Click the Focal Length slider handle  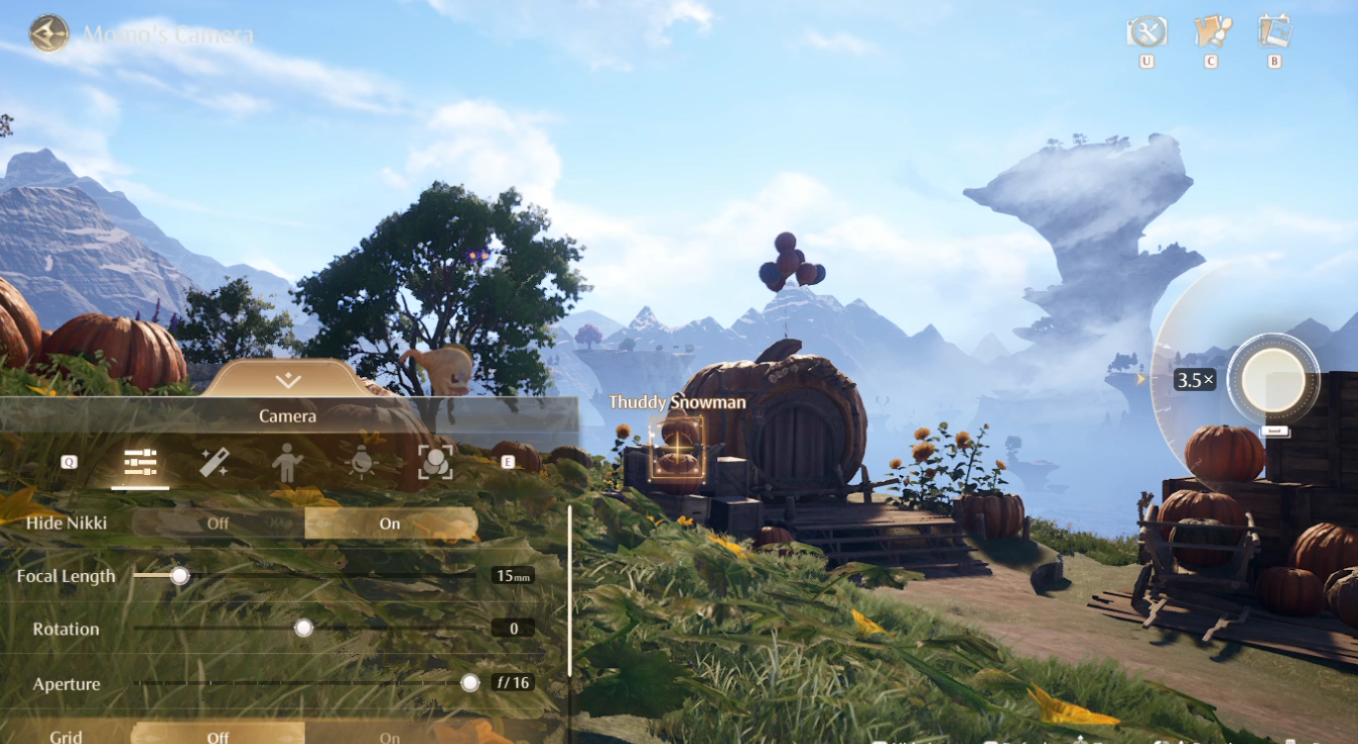click(179, 575)
